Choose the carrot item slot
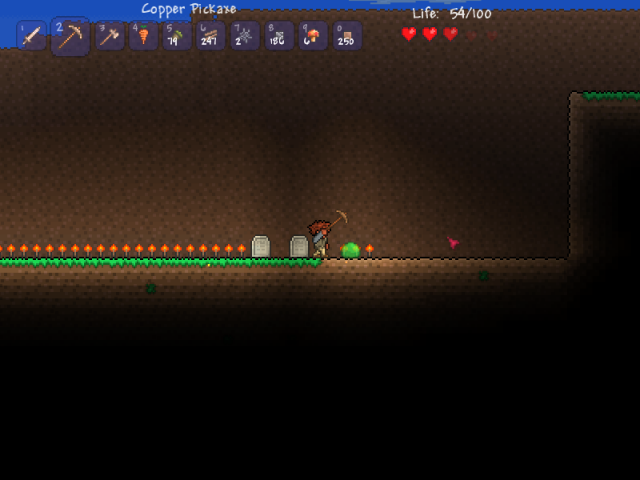This screenshot has width=640, height=480. [143, 36]
